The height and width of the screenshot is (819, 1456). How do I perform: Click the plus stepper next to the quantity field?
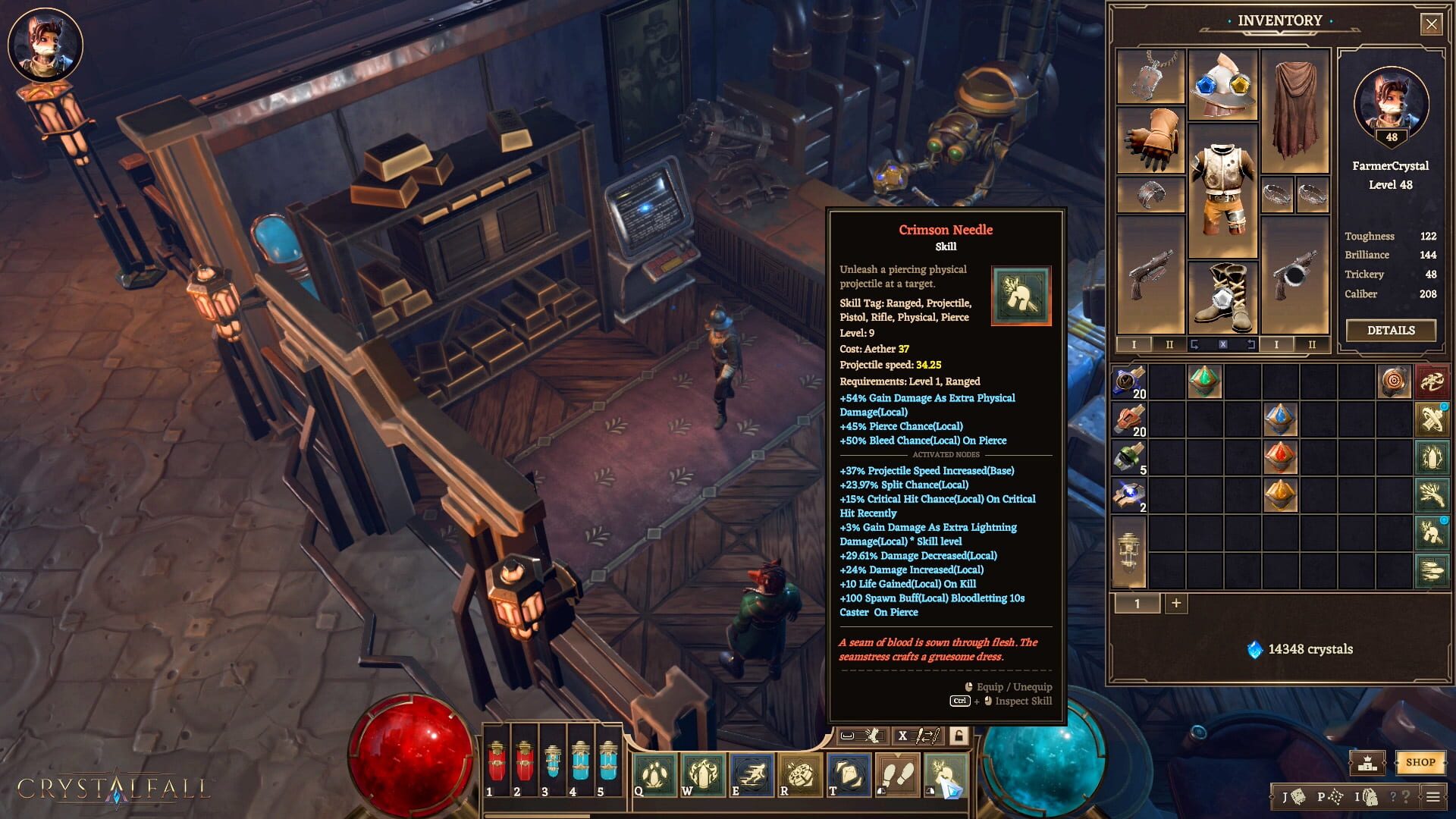pyautogui.click(x=1176, y=603)
